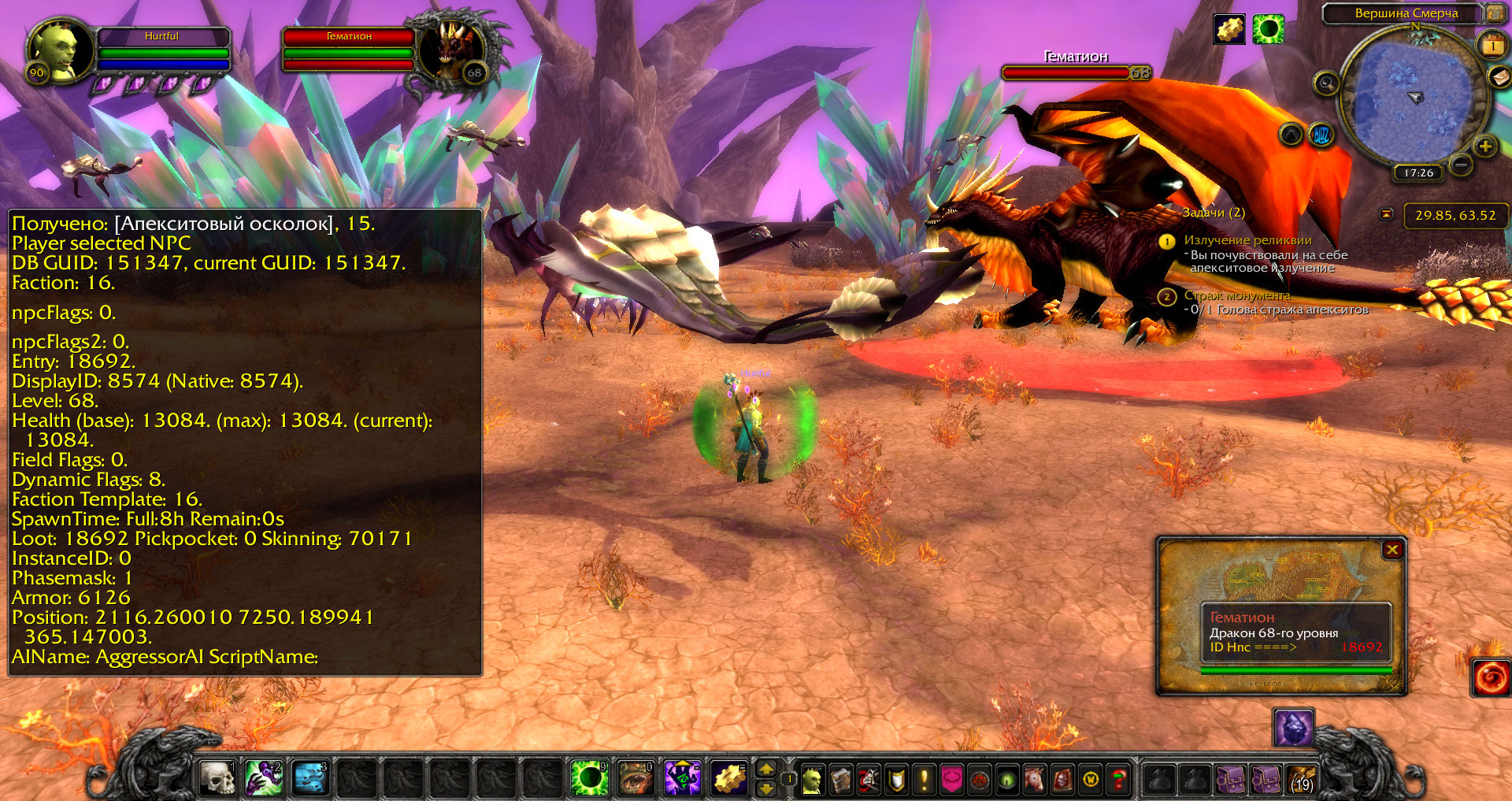Open the spellbook micro button

(x=840, y=780)
